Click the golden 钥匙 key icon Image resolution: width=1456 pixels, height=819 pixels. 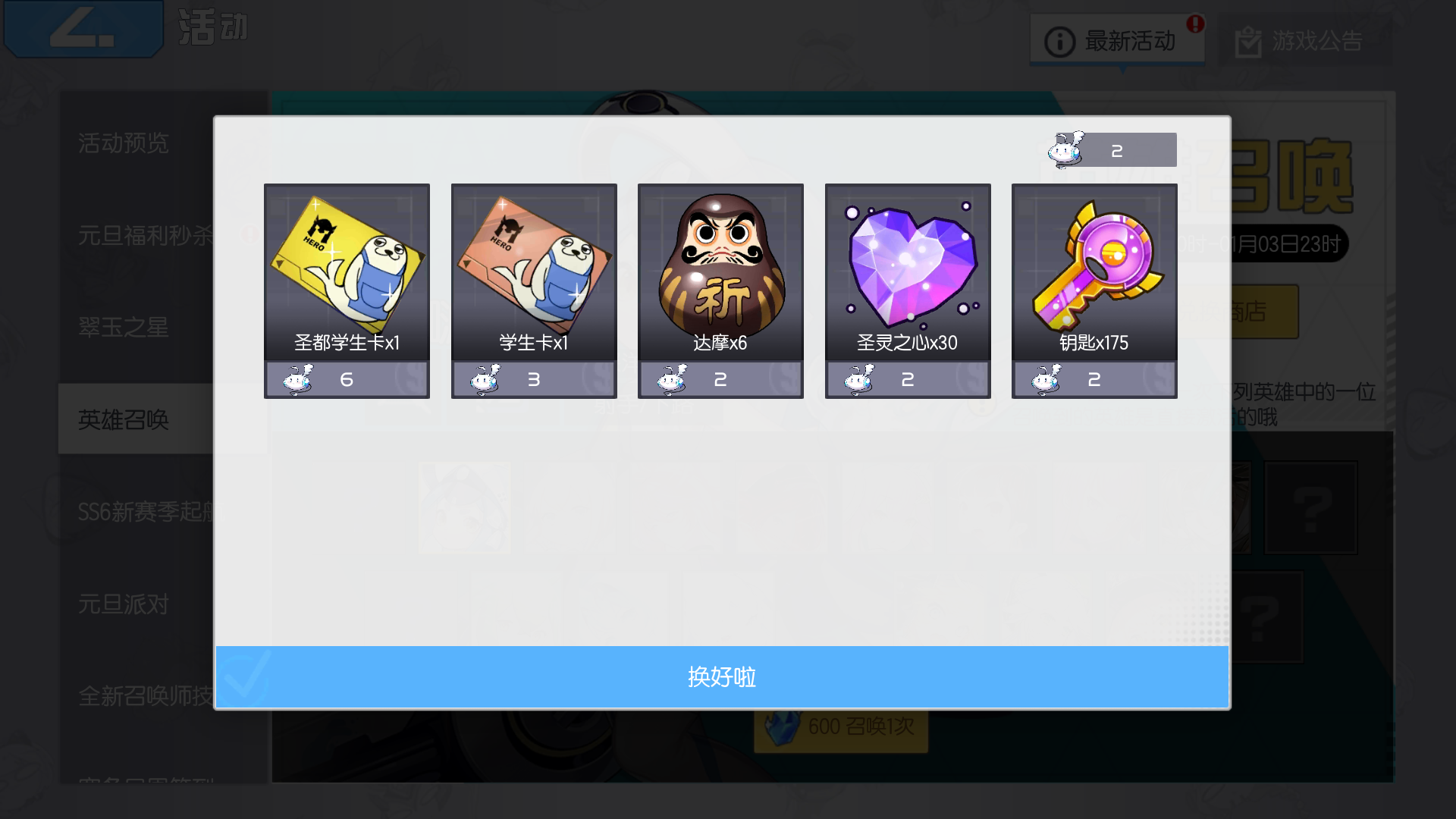pos(1094,265)
